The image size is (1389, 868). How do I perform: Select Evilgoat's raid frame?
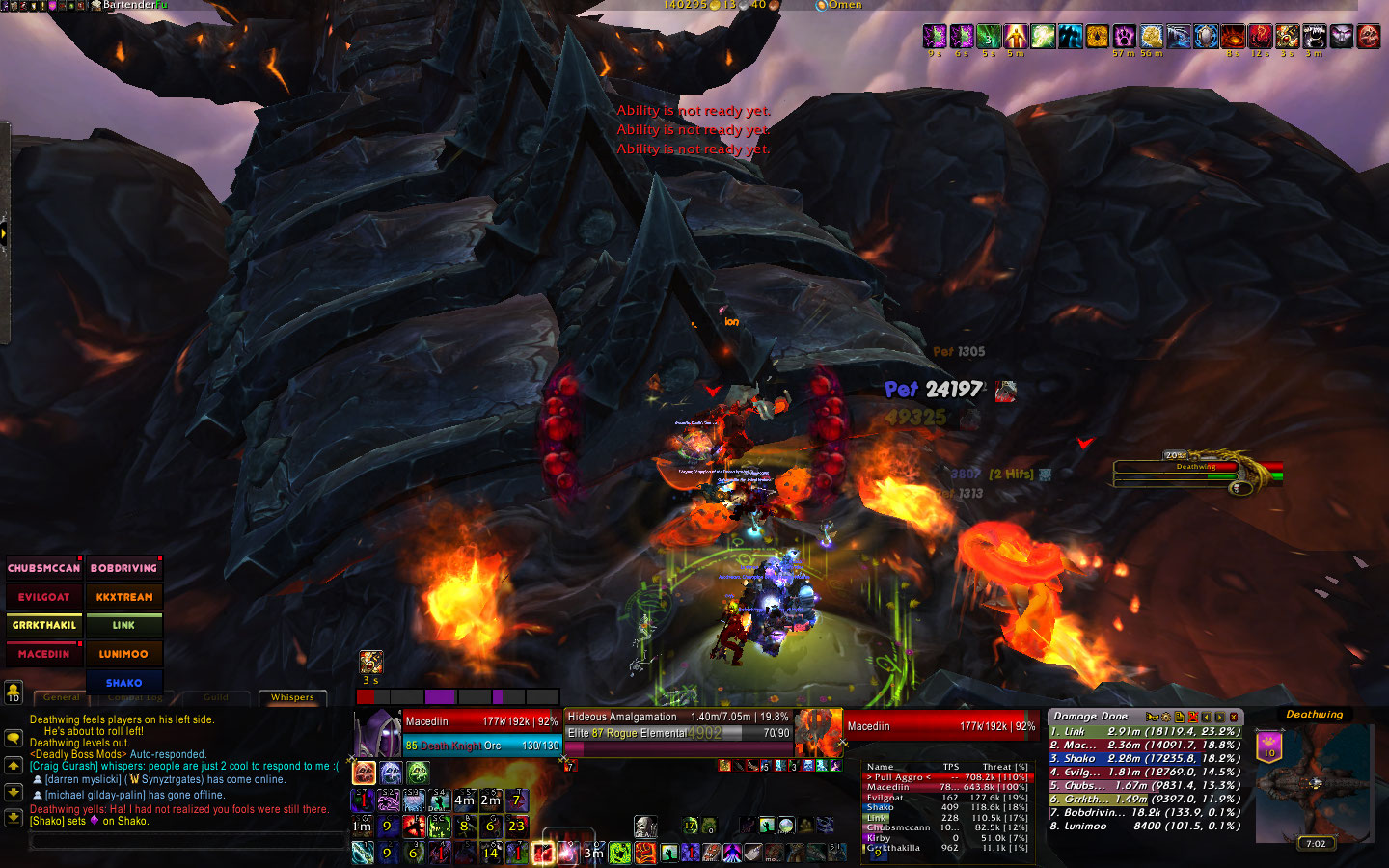click(43, 597)
